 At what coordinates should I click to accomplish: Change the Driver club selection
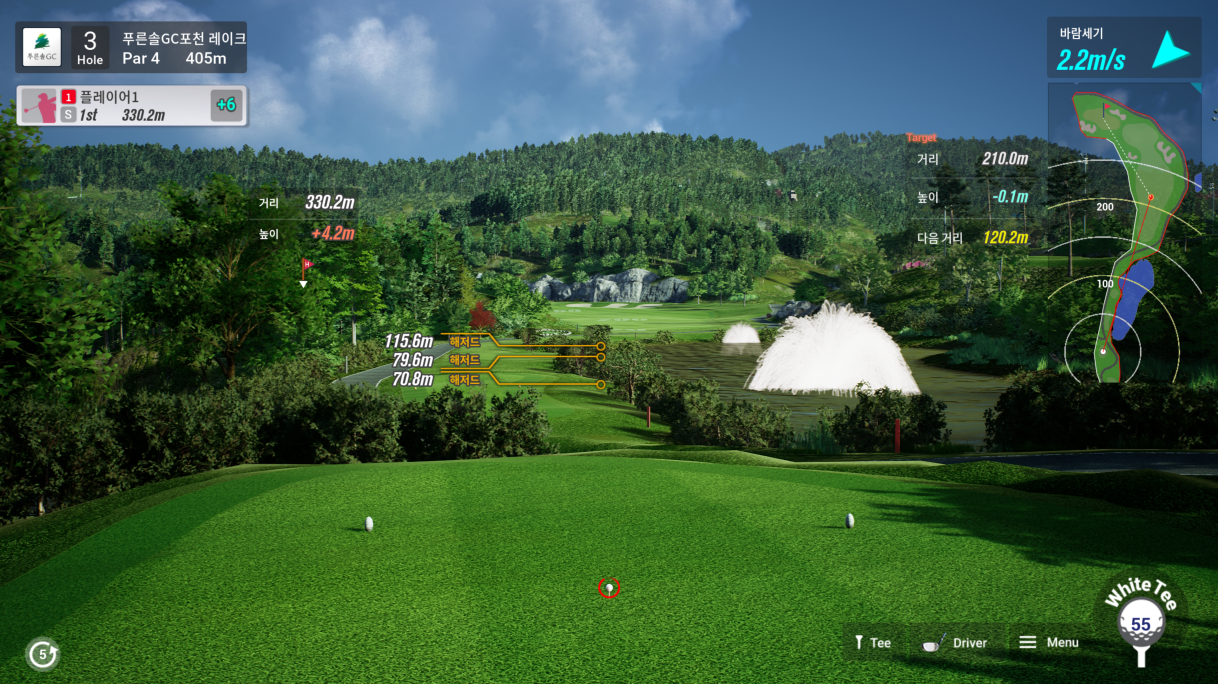click(x=956, y=643)
